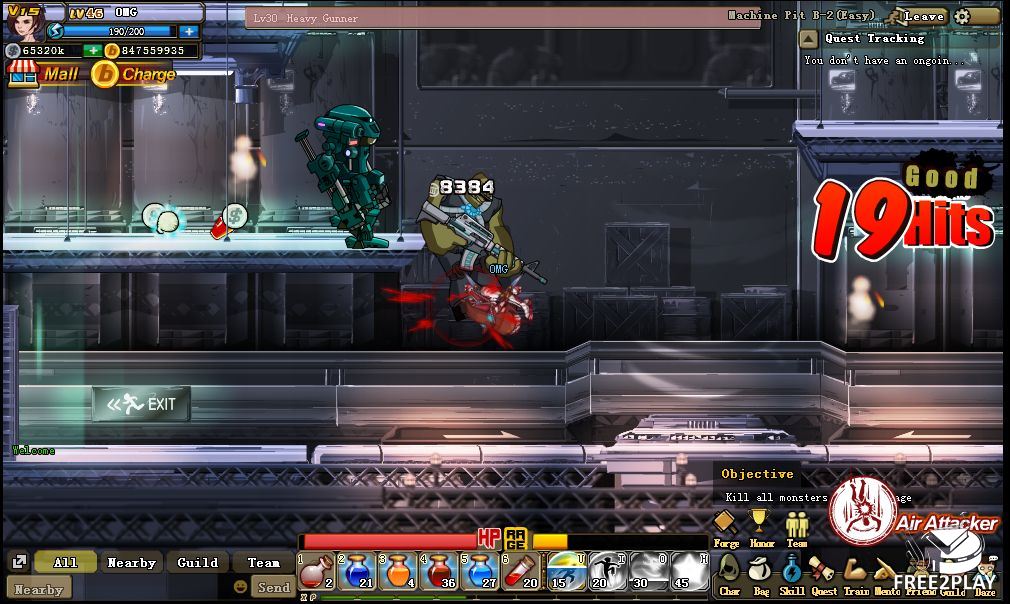1010x604 pixels.
Task: Switch chat to the Guild tab
Action: tap(197, 563)
